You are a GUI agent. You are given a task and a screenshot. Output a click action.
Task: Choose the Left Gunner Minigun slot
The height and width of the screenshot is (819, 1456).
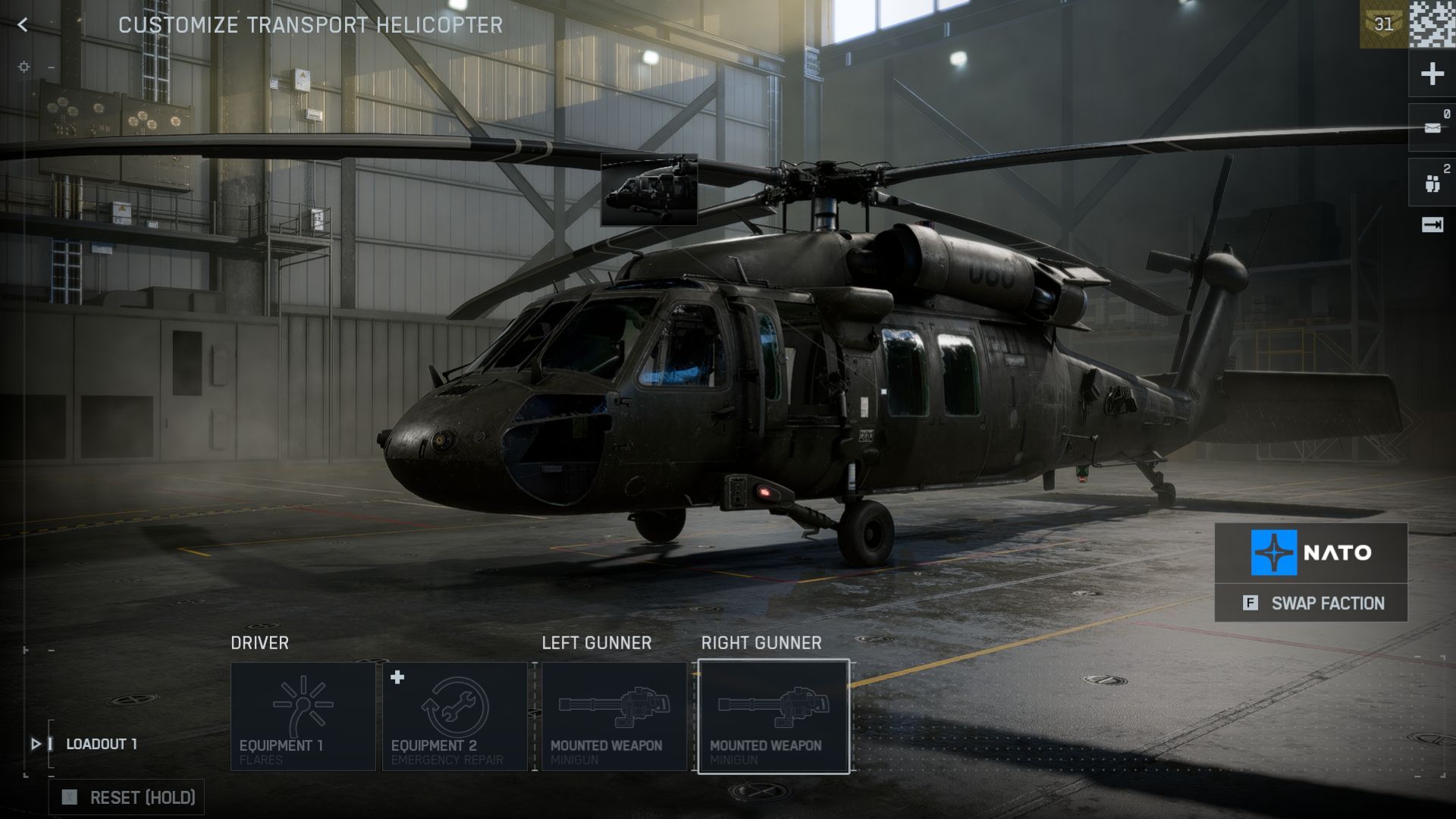pos(614,717)
